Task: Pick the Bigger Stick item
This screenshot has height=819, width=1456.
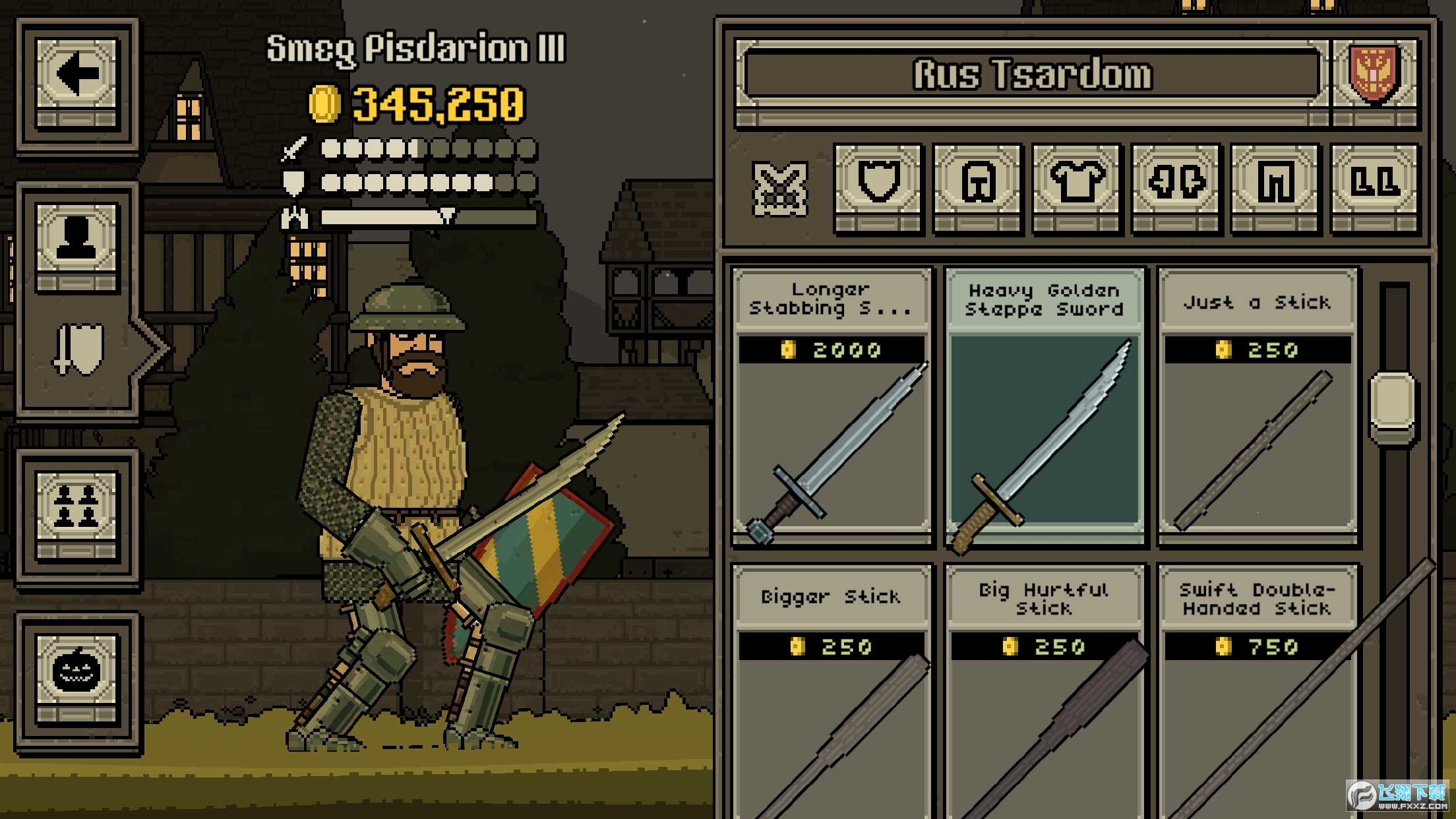Action: [x=832, y=692]
